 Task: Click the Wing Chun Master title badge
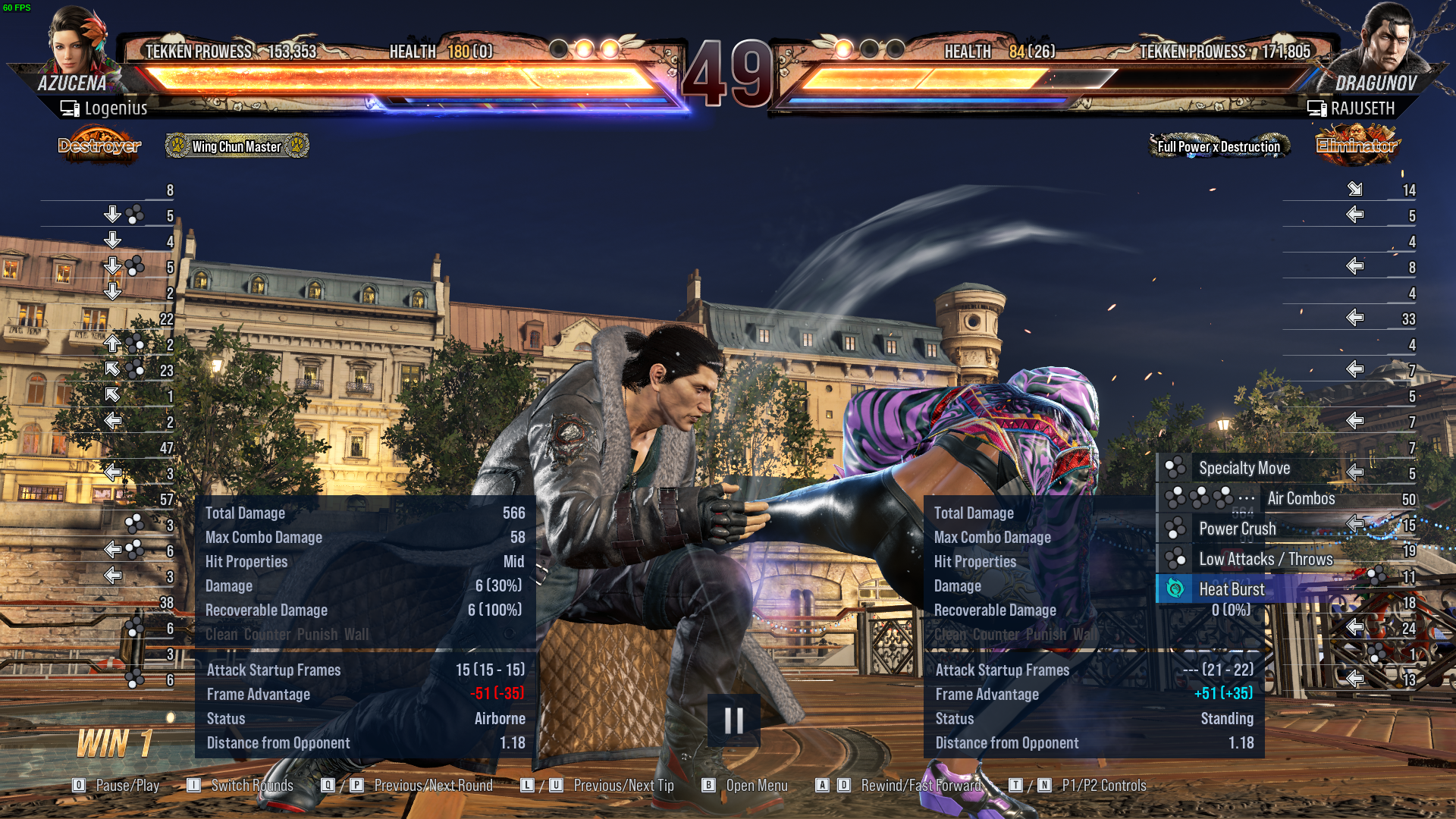[236, 146]
